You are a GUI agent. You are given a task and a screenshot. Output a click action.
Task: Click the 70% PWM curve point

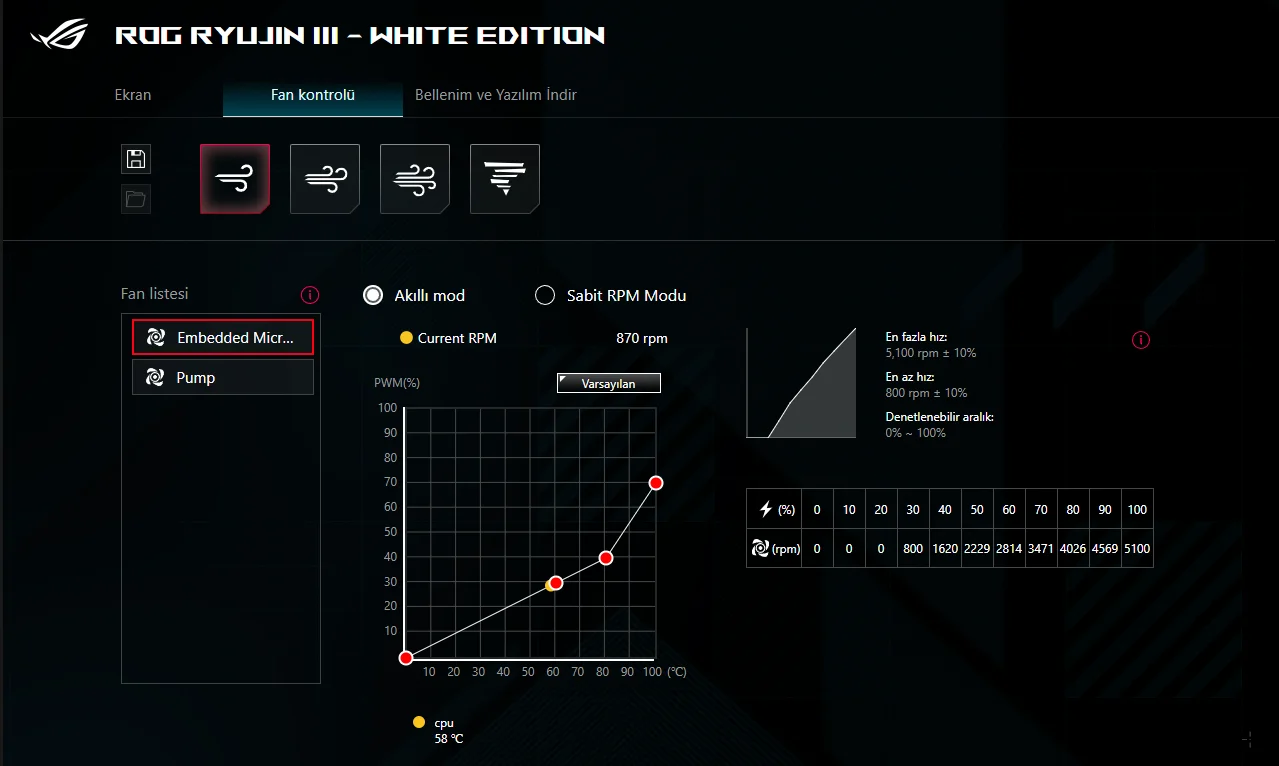tap(656, 483)
